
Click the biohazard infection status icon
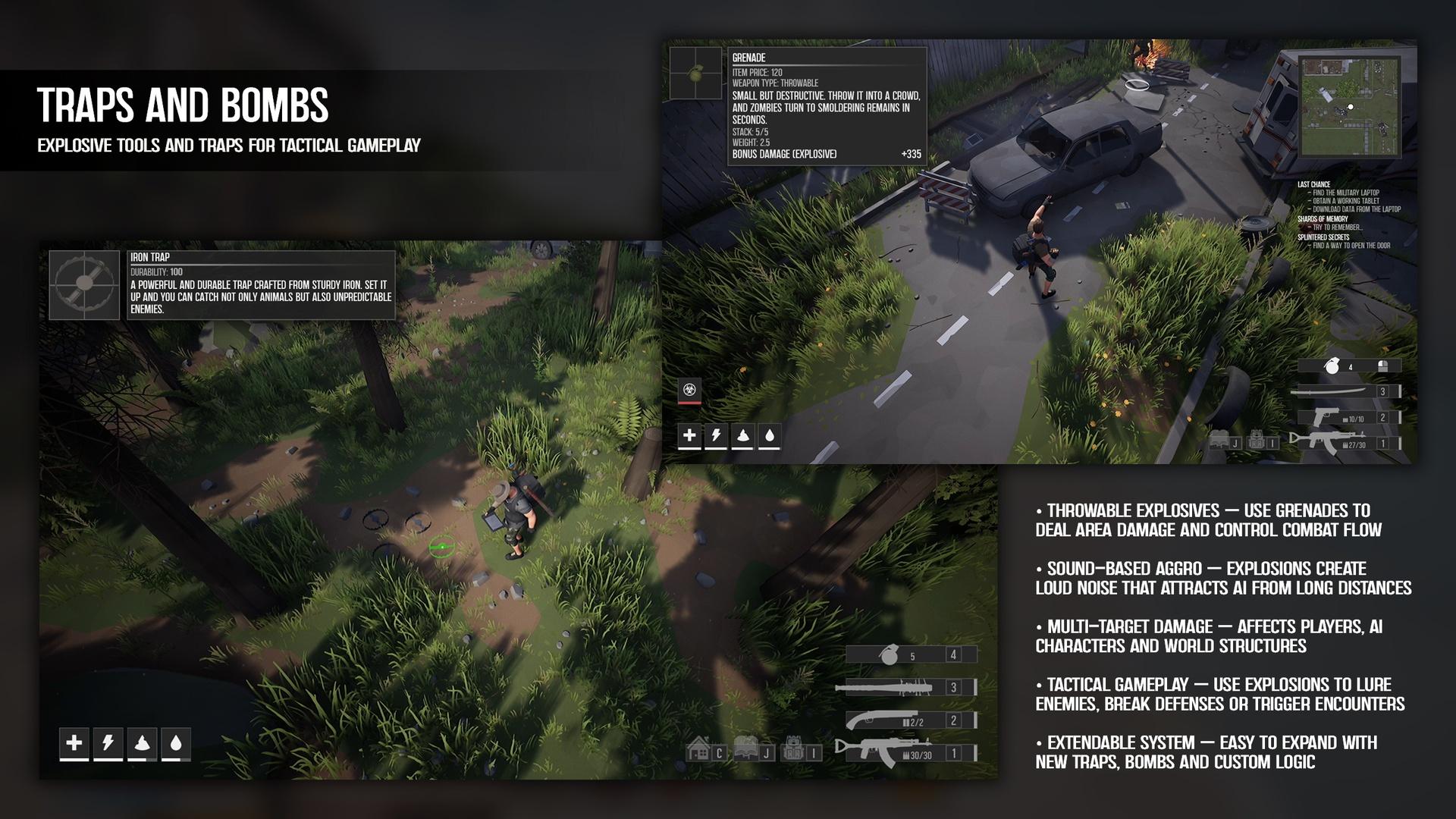(689, 390)
